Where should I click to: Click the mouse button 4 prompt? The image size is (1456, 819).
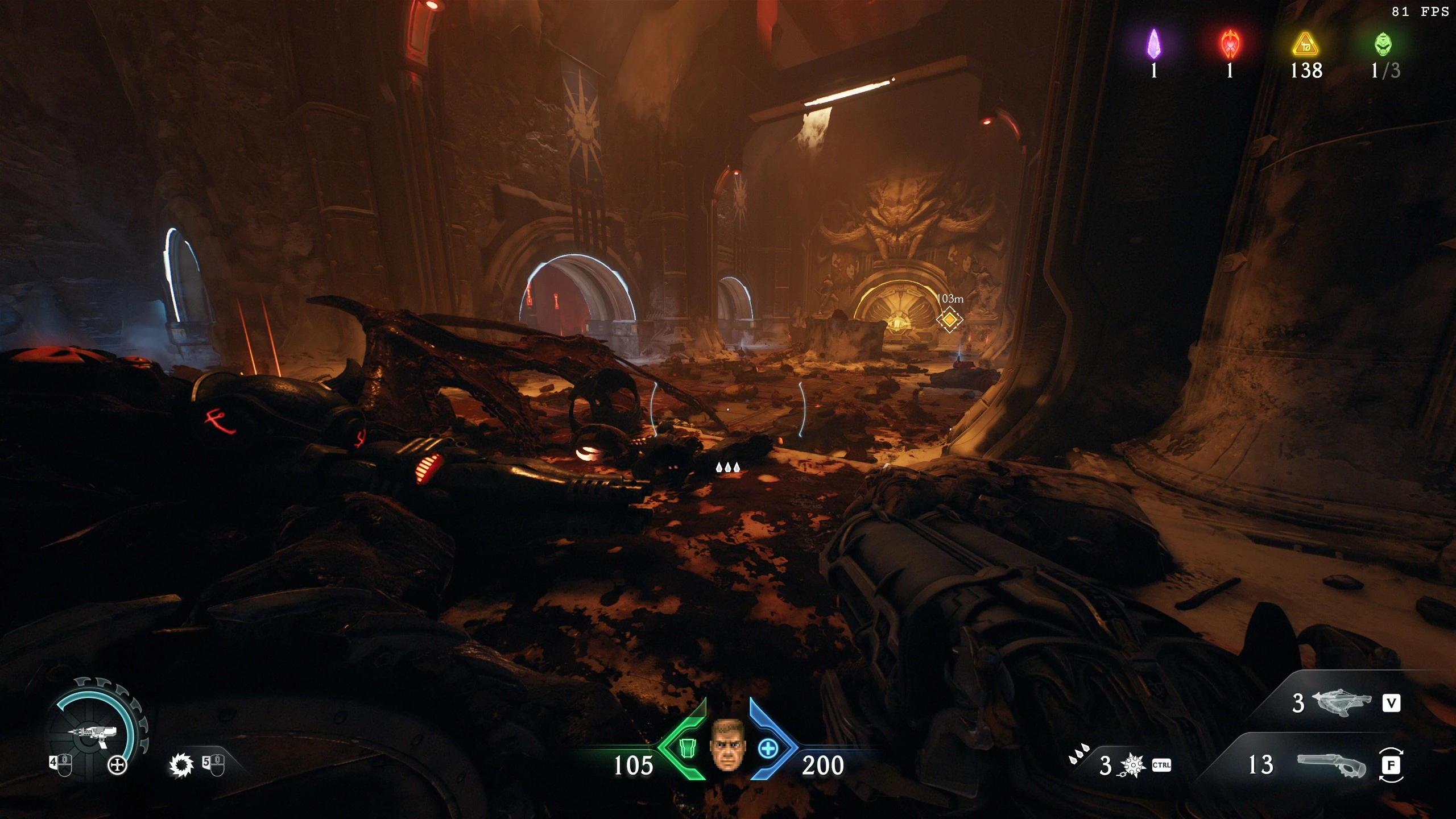pyautogui.click(x=60, y=764)
